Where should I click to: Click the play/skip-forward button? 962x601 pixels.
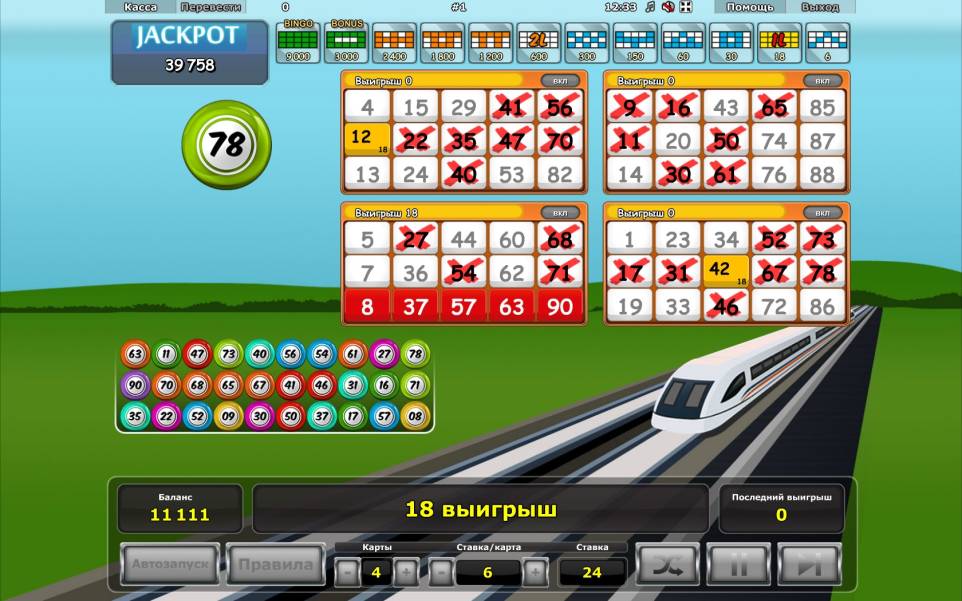tap(809, 565)
